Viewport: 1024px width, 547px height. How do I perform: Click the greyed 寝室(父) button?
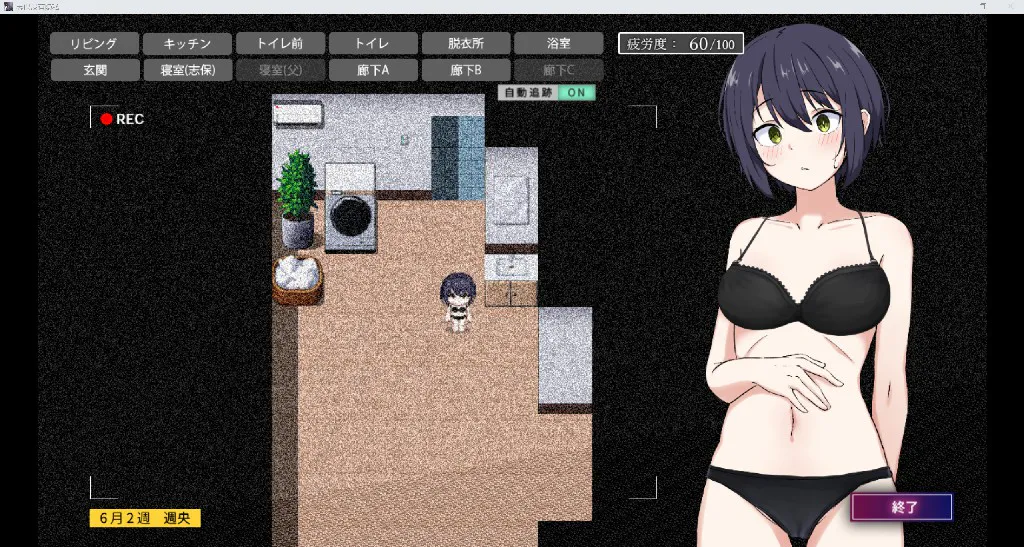[x=280, y=70]
